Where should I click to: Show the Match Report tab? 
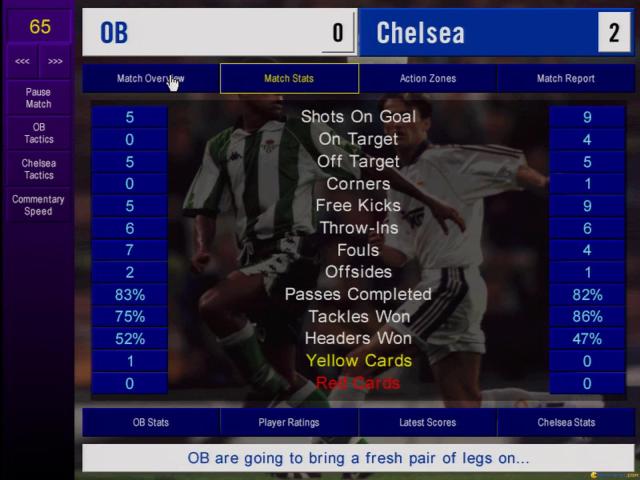566,78
